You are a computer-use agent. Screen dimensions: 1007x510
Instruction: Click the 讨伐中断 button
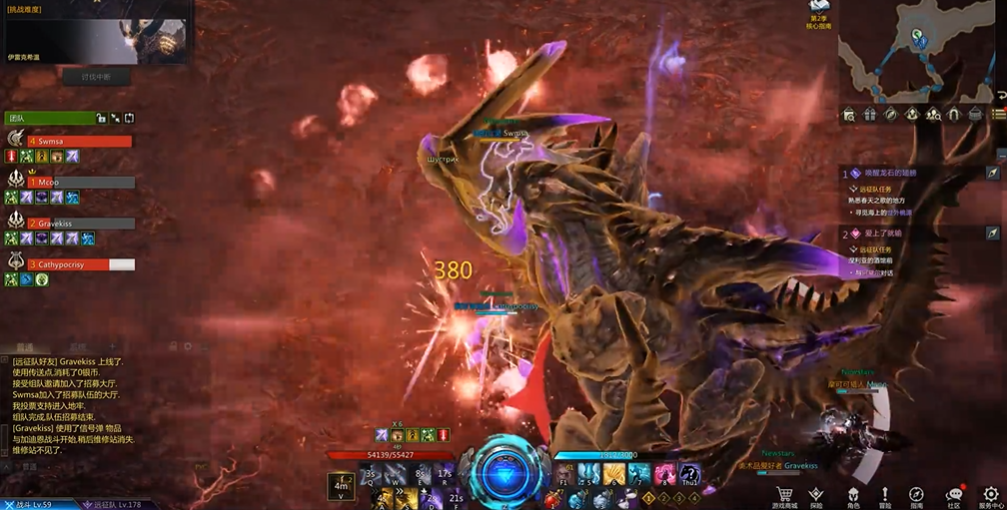(95, 77)
